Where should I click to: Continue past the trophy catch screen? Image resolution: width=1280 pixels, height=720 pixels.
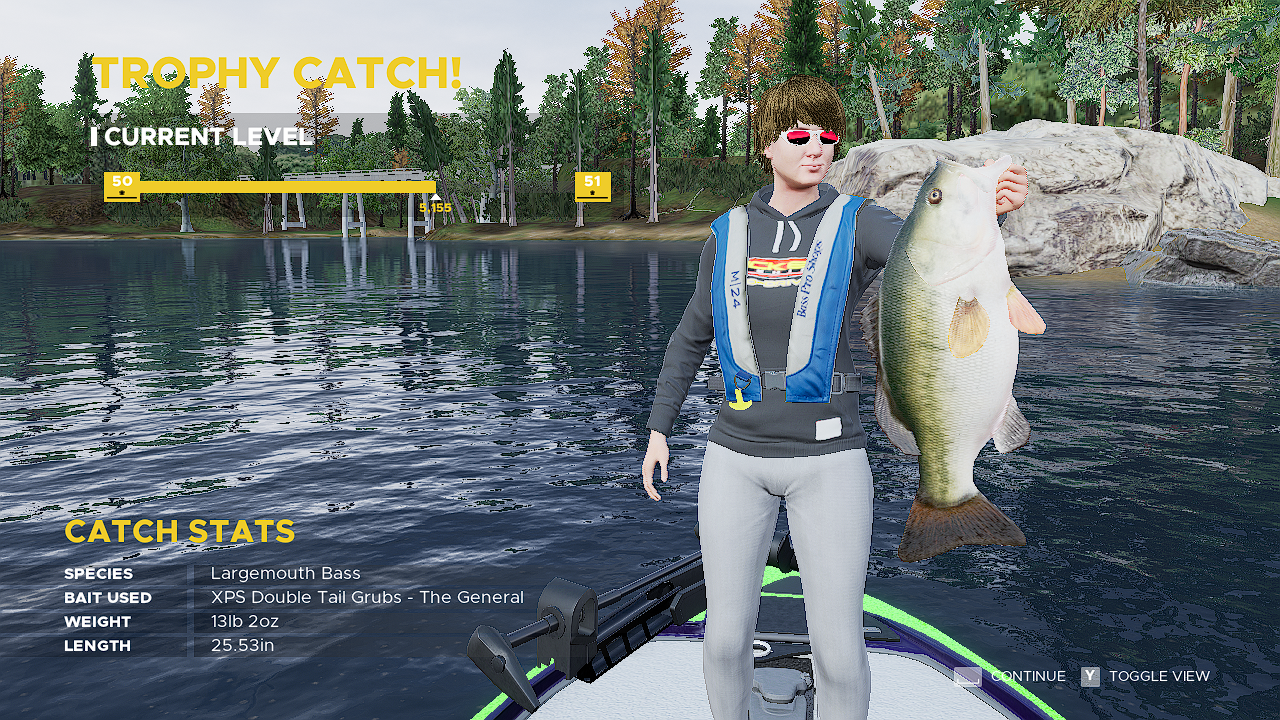1010,677
